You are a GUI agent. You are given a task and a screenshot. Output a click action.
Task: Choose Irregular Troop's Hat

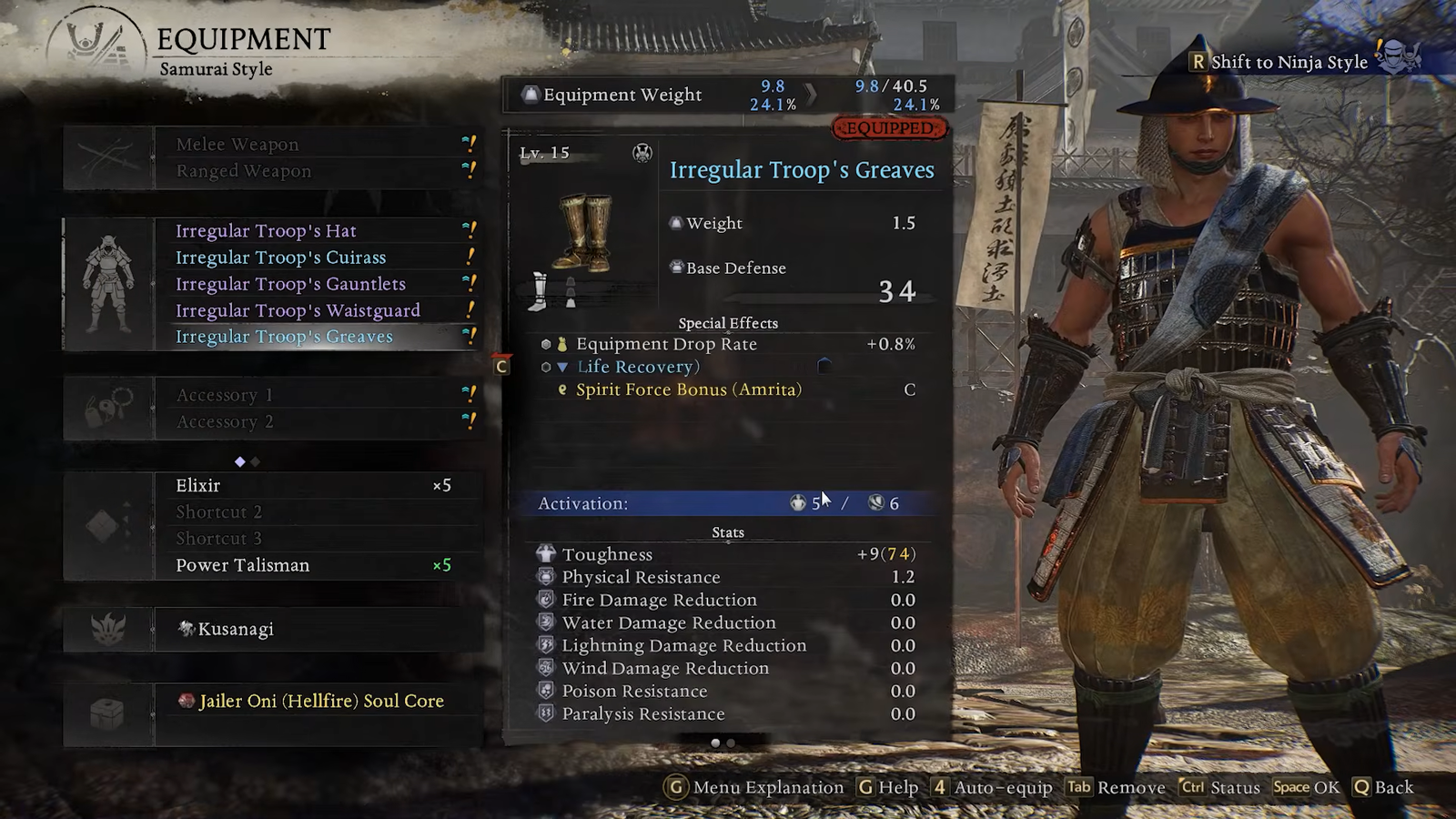266,231
